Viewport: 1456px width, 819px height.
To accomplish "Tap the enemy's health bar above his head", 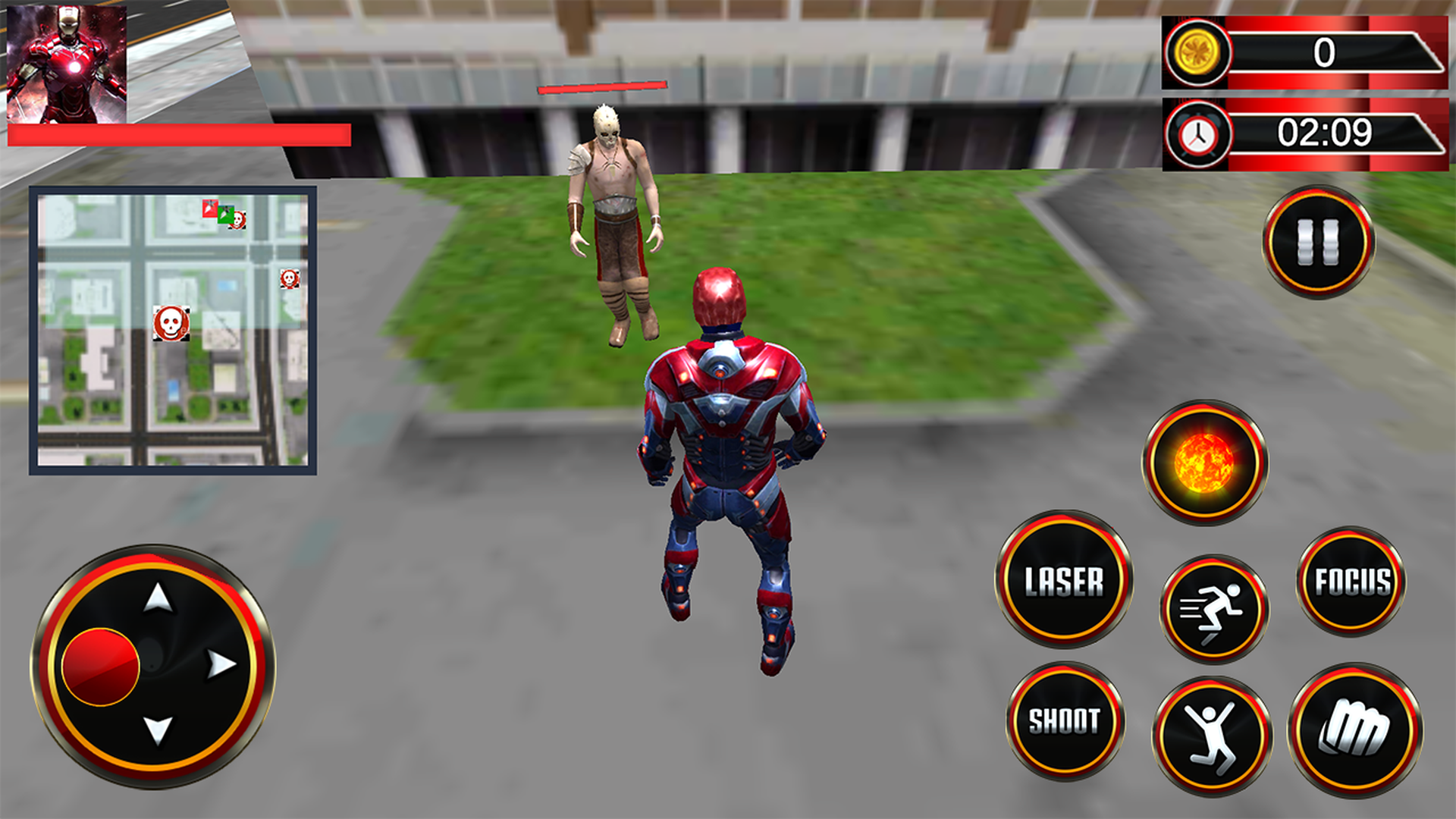I will pos(603,89).
